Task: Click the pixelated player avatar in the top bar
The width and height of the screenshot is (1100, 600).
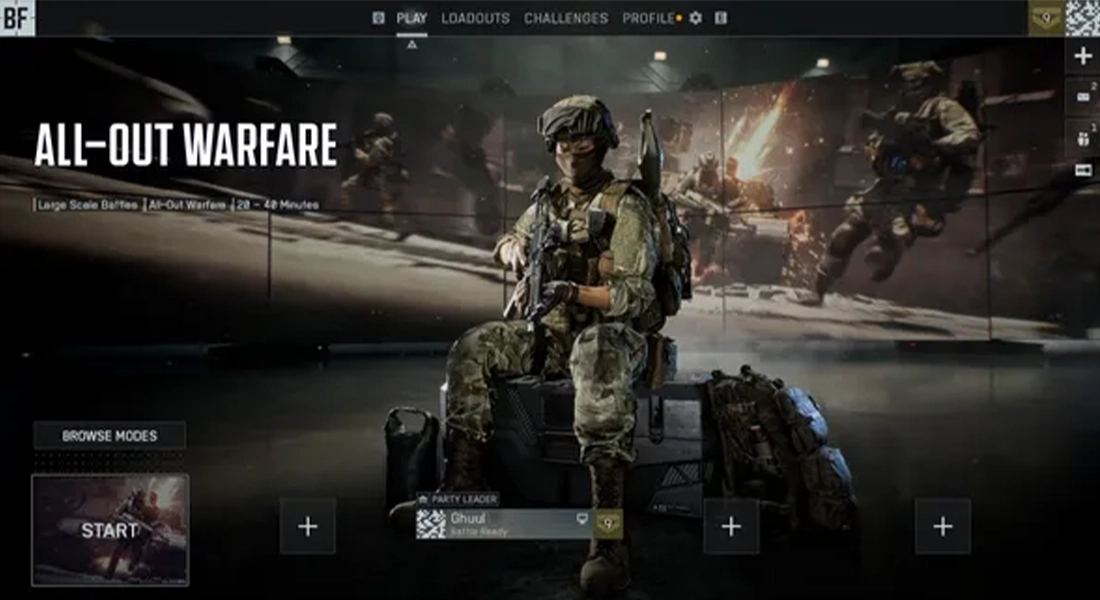Action: click(x=1082, y=18)
